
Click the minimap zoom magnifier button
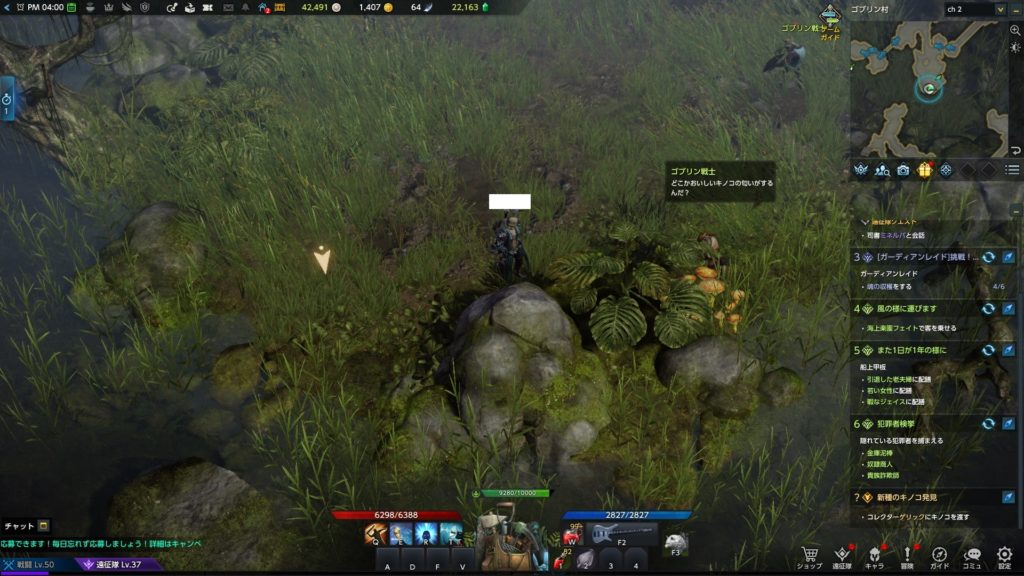coord(1015,31)
